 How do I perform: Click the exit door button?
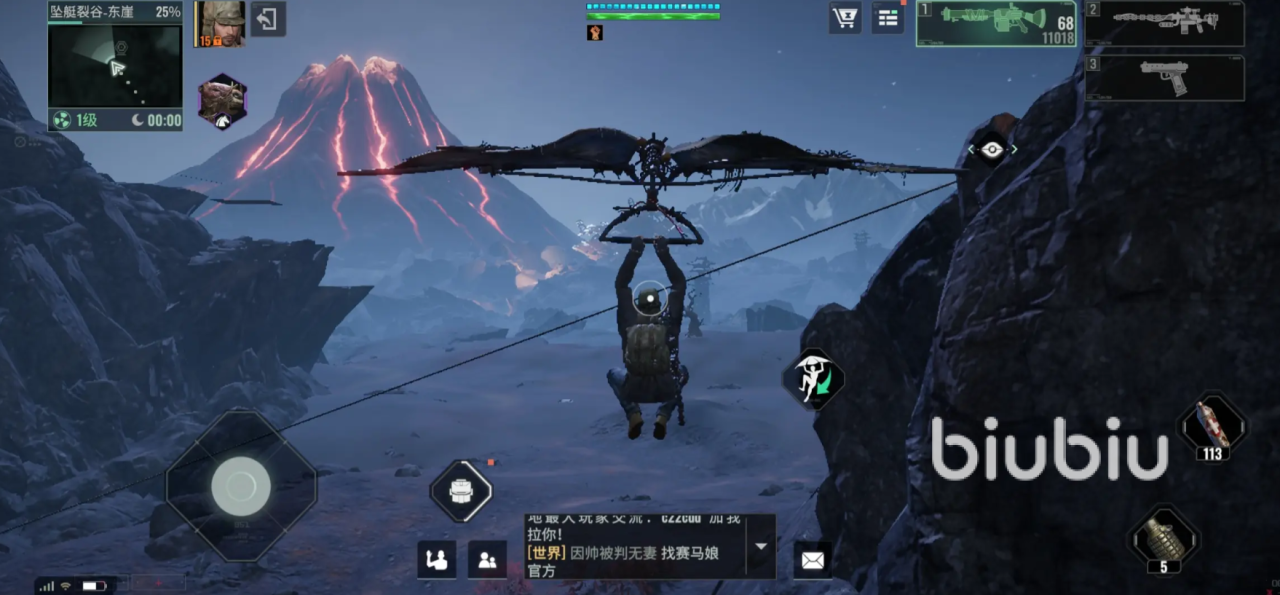(x=267, y=19)
